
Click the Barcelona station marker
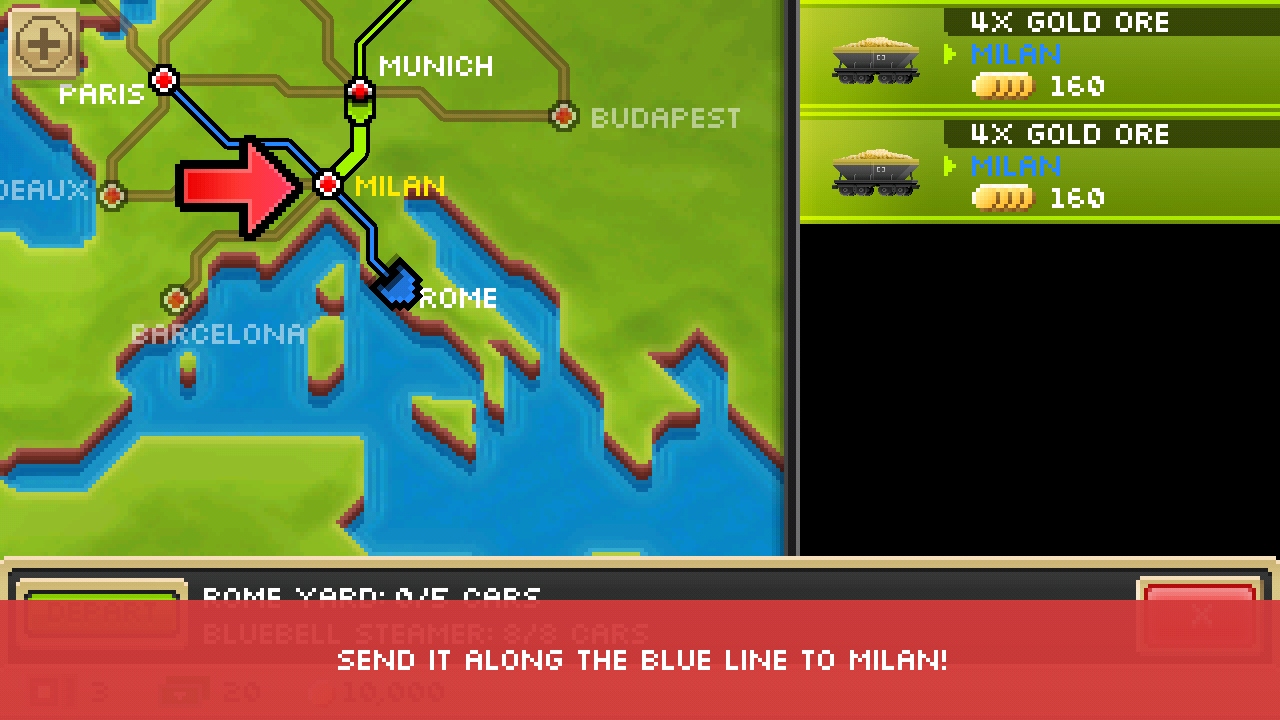[176, 300]
